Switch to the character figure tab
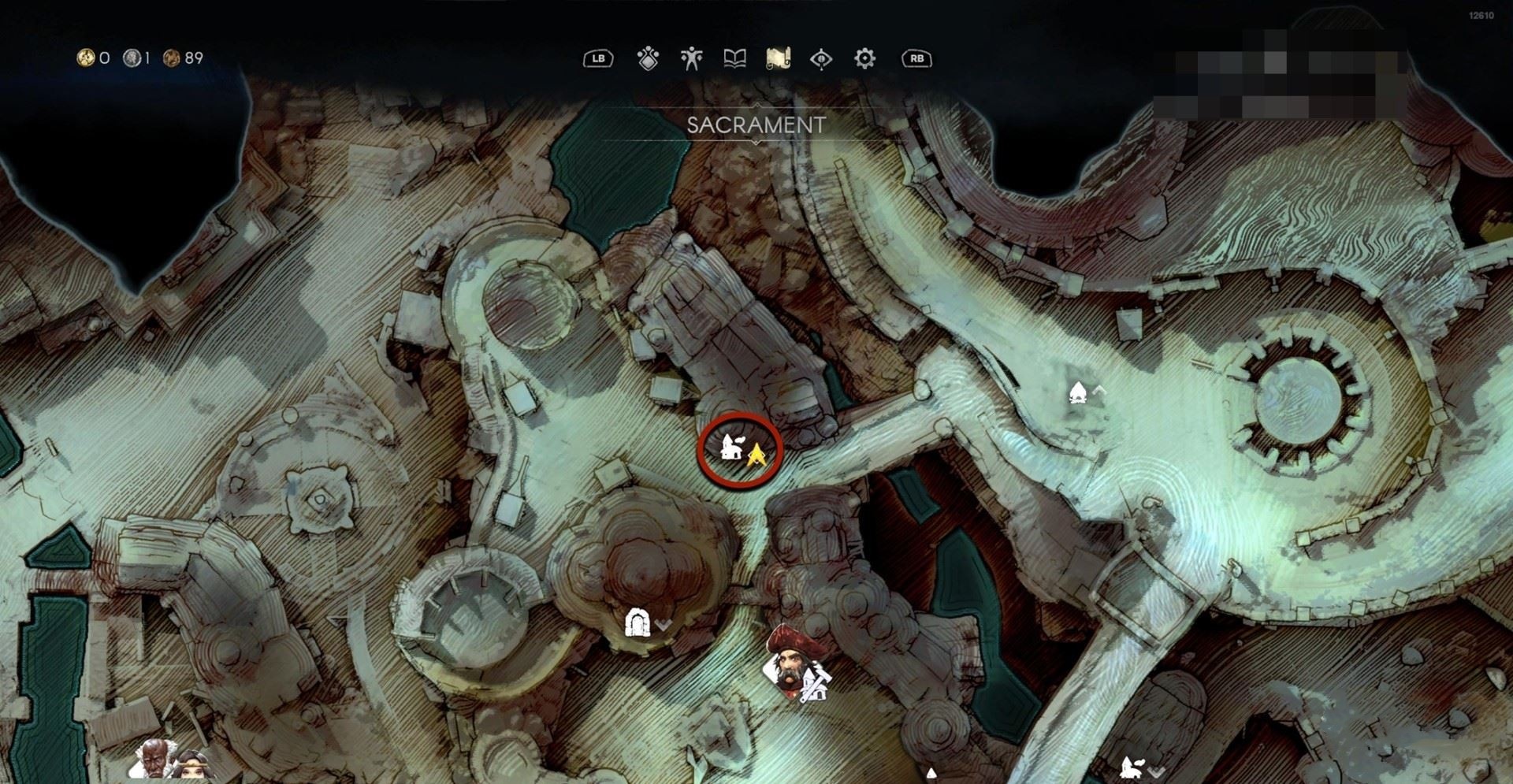Screen dimensions: 1513x784 [691, 58]
